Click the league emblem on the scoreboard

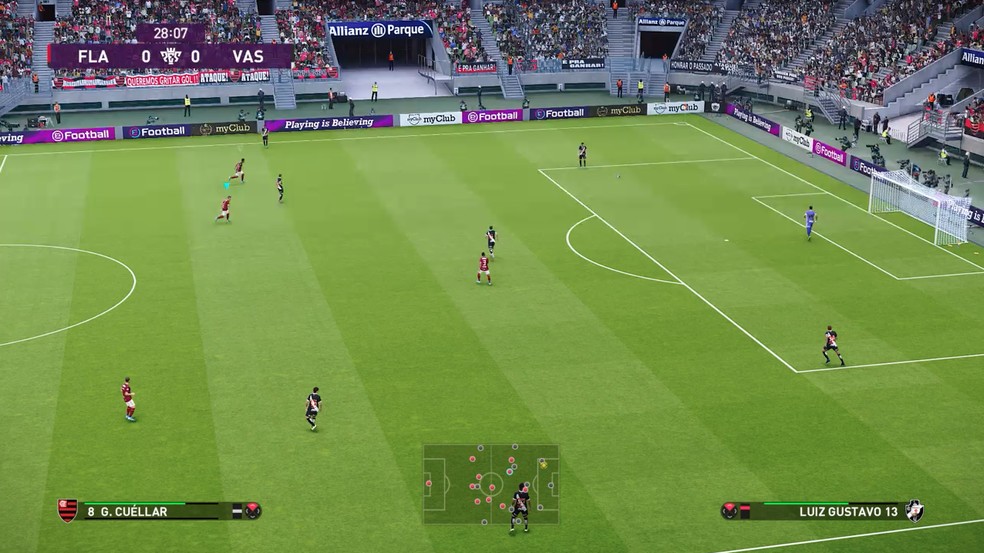[171, 56]
